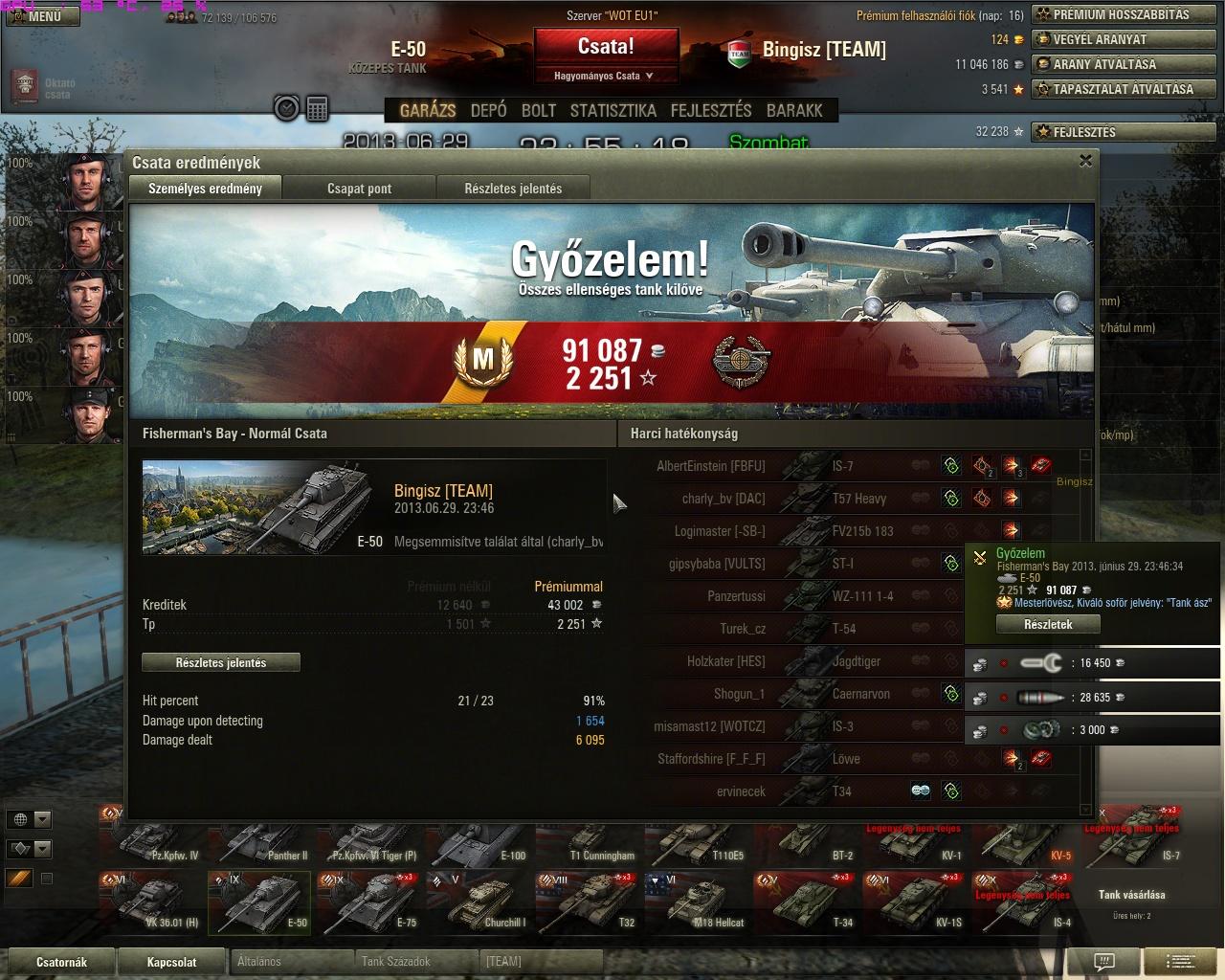Open the Csatornák chat channels
The image size is (1225, 980).
tap(61, 962)
